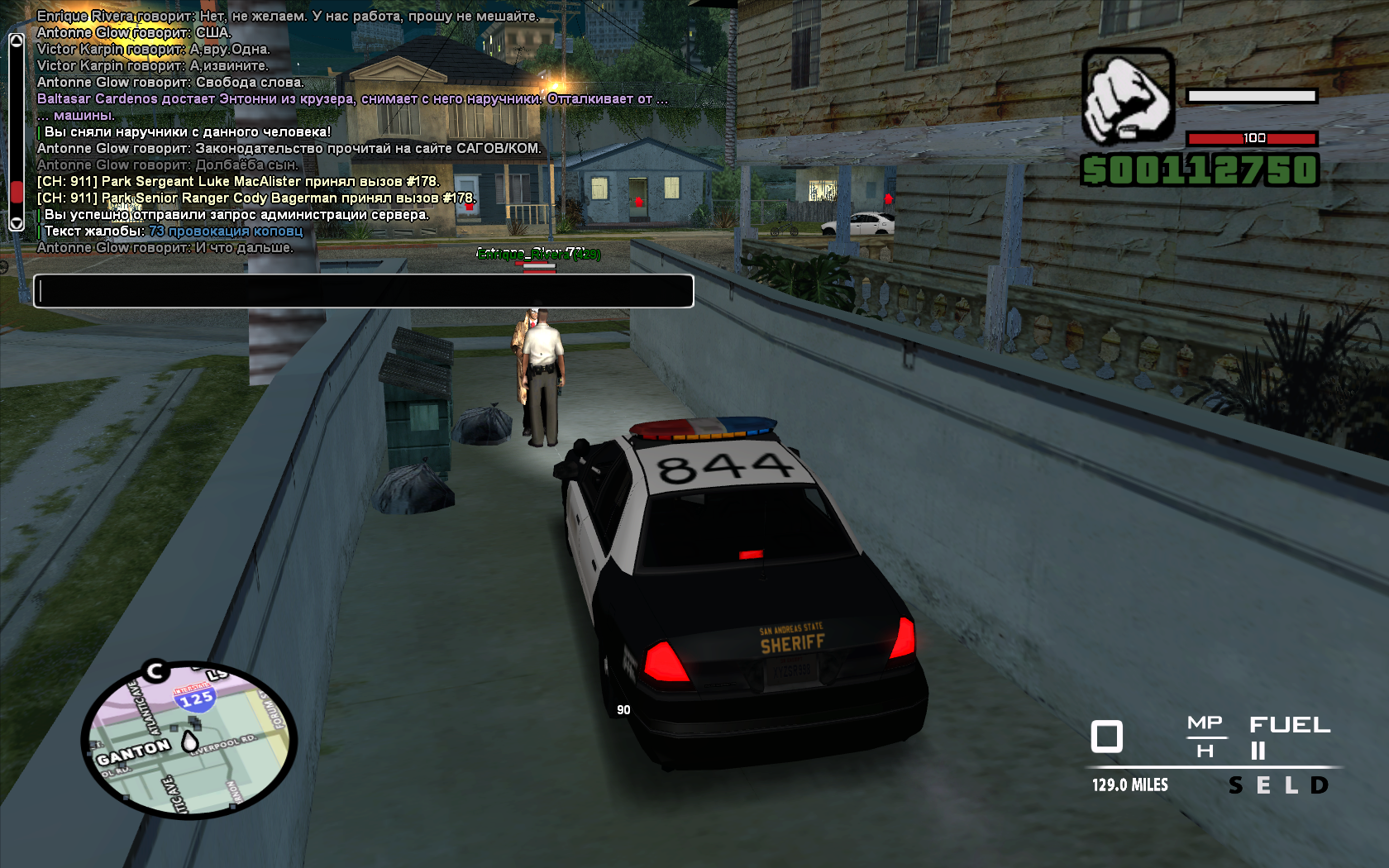Select the fist weapon icon

coord(1128,97)
